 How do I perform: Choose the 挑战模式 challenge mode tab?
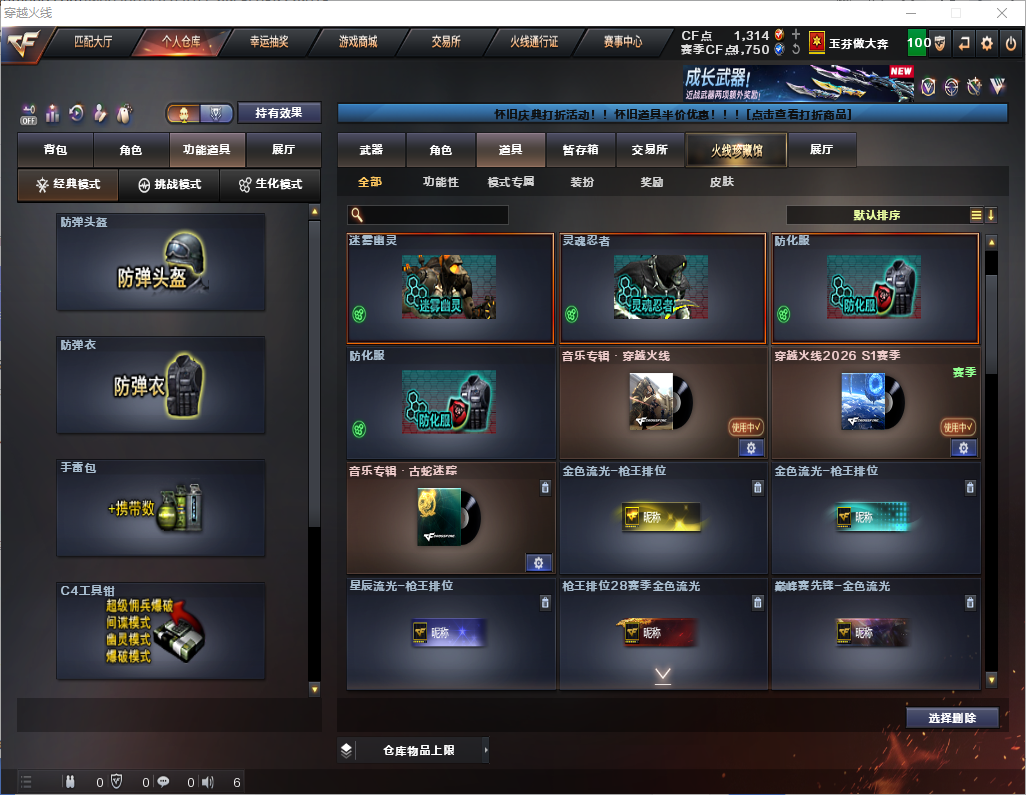[169, 185]
